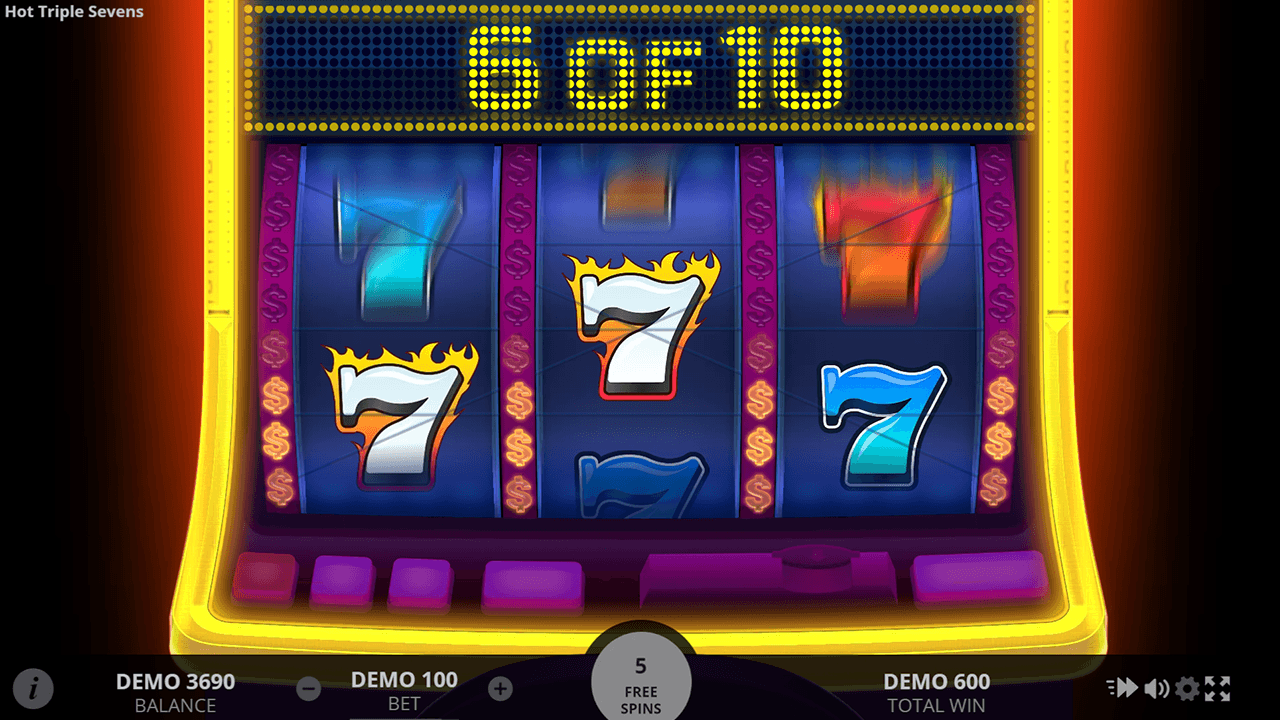Viewport: 1280px width, 720px height.
Task: Decrease the bet with the minus button
Action: [x=308, y=688]
